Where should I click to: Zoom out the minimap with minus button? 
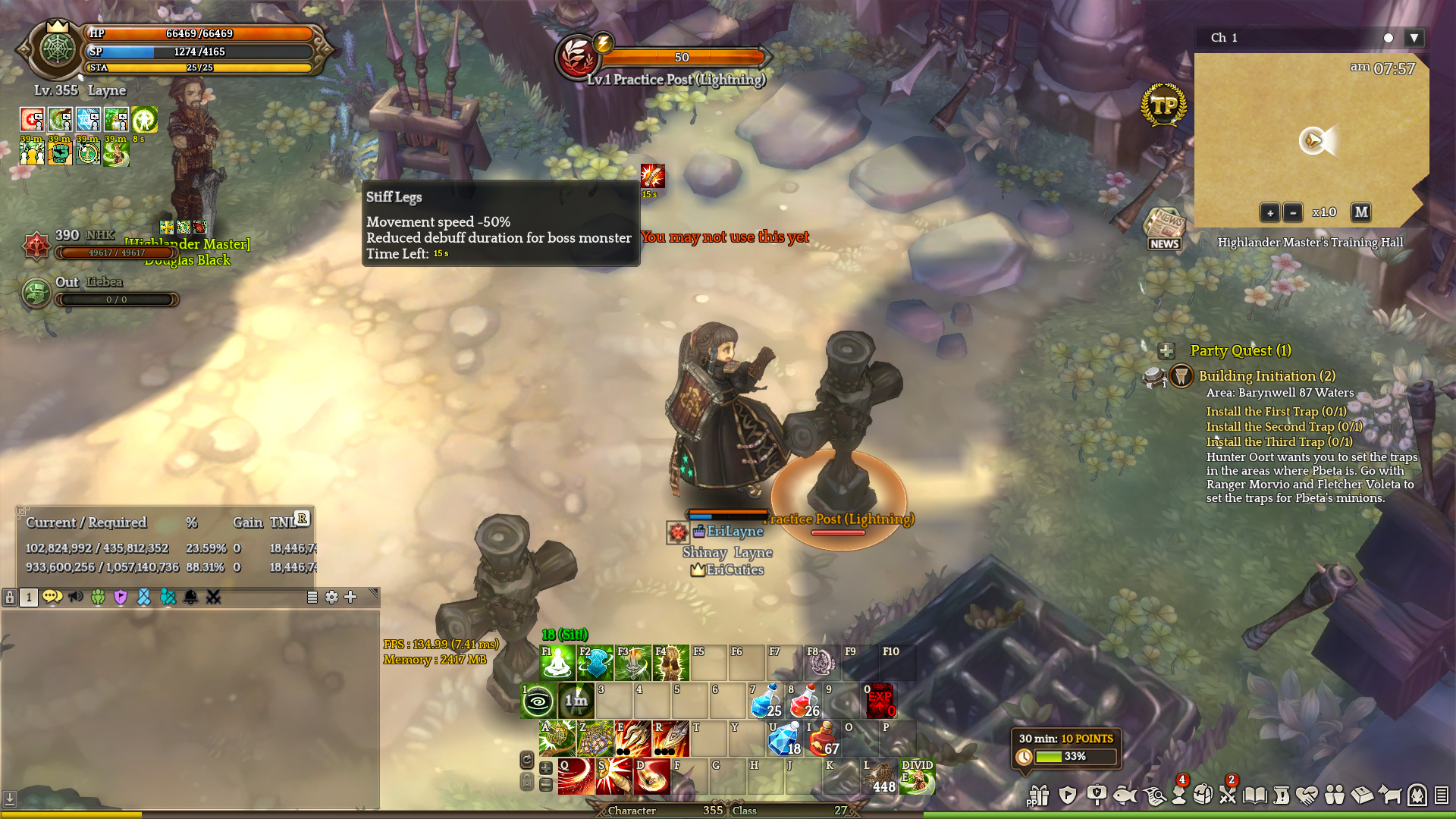[1293, 212]
